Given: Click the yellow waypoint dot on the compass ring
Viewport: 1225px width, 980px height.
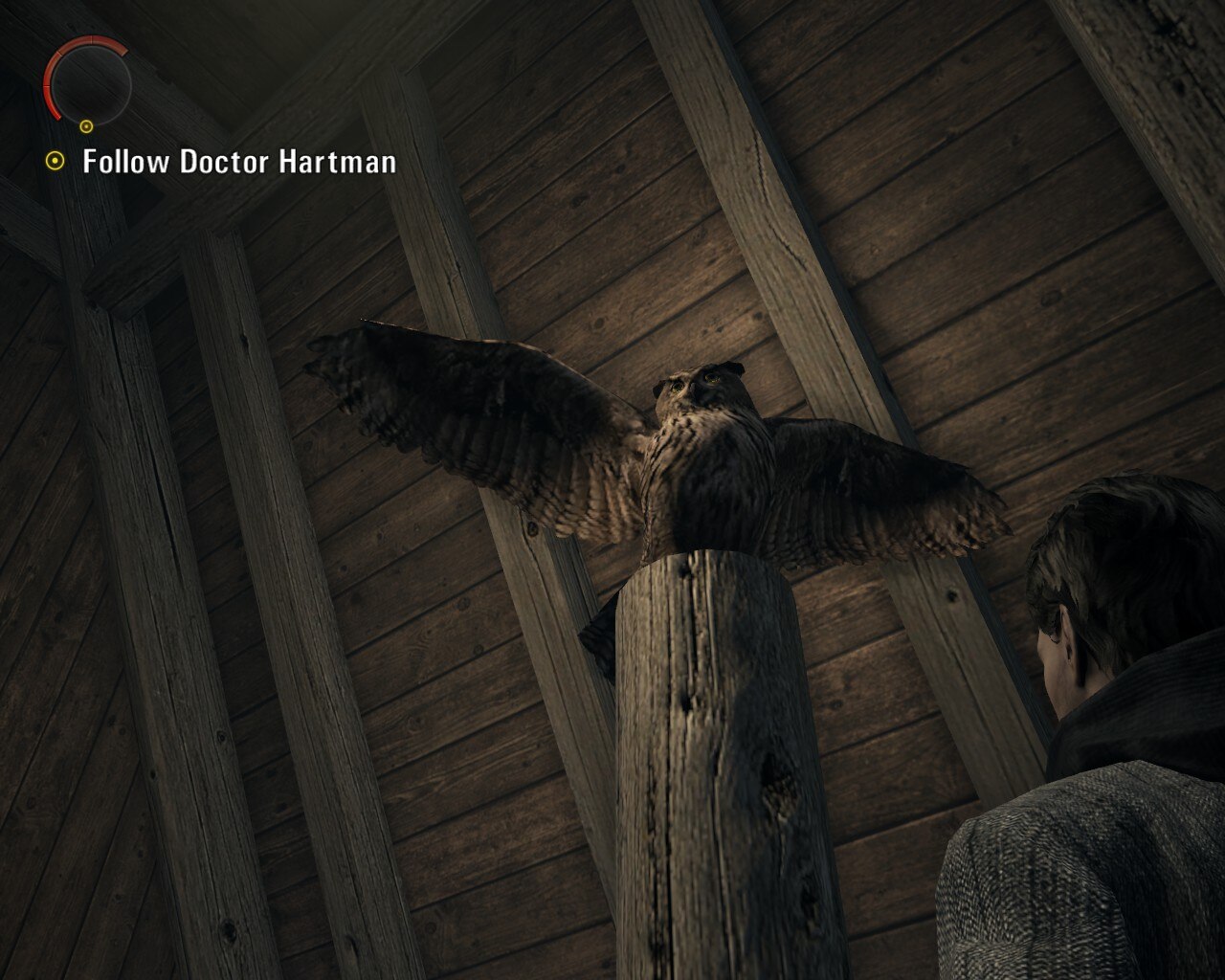Looking at the screenshot, I should (x=86, y=126).
